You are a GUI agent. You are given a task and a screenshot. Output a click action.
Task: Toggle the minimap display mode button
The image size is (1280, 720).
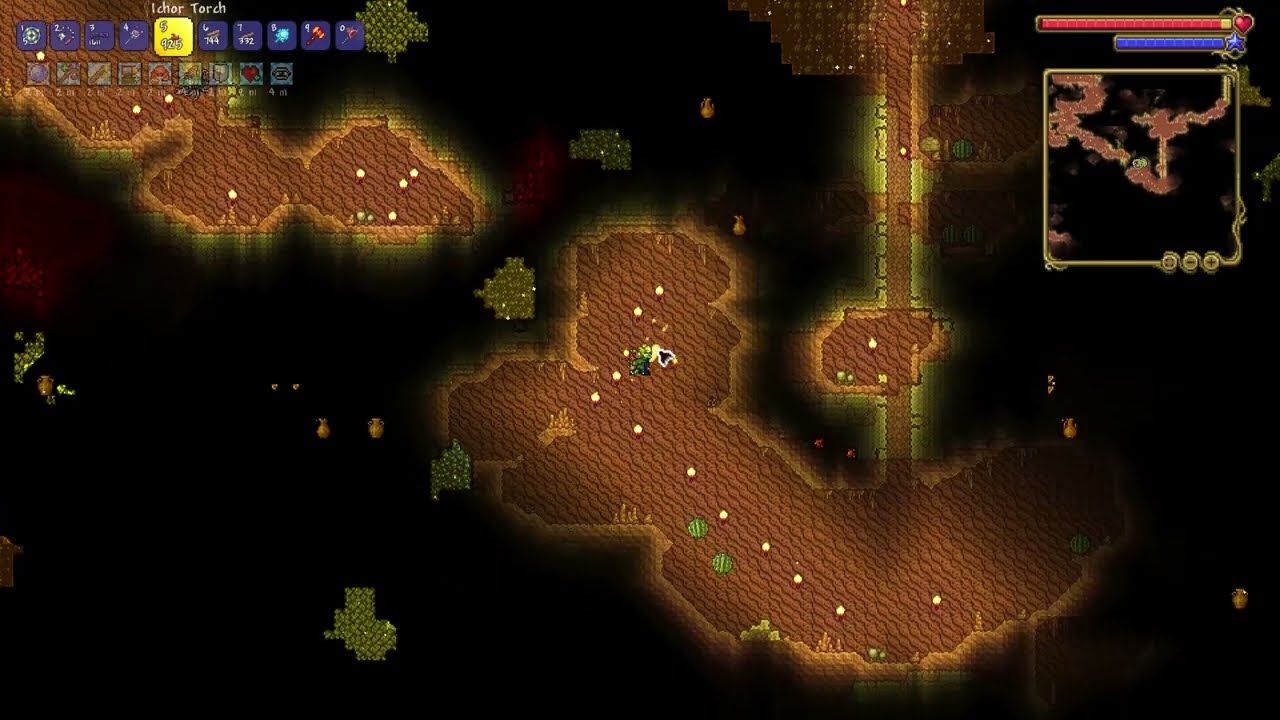[x=1168, y=262]
